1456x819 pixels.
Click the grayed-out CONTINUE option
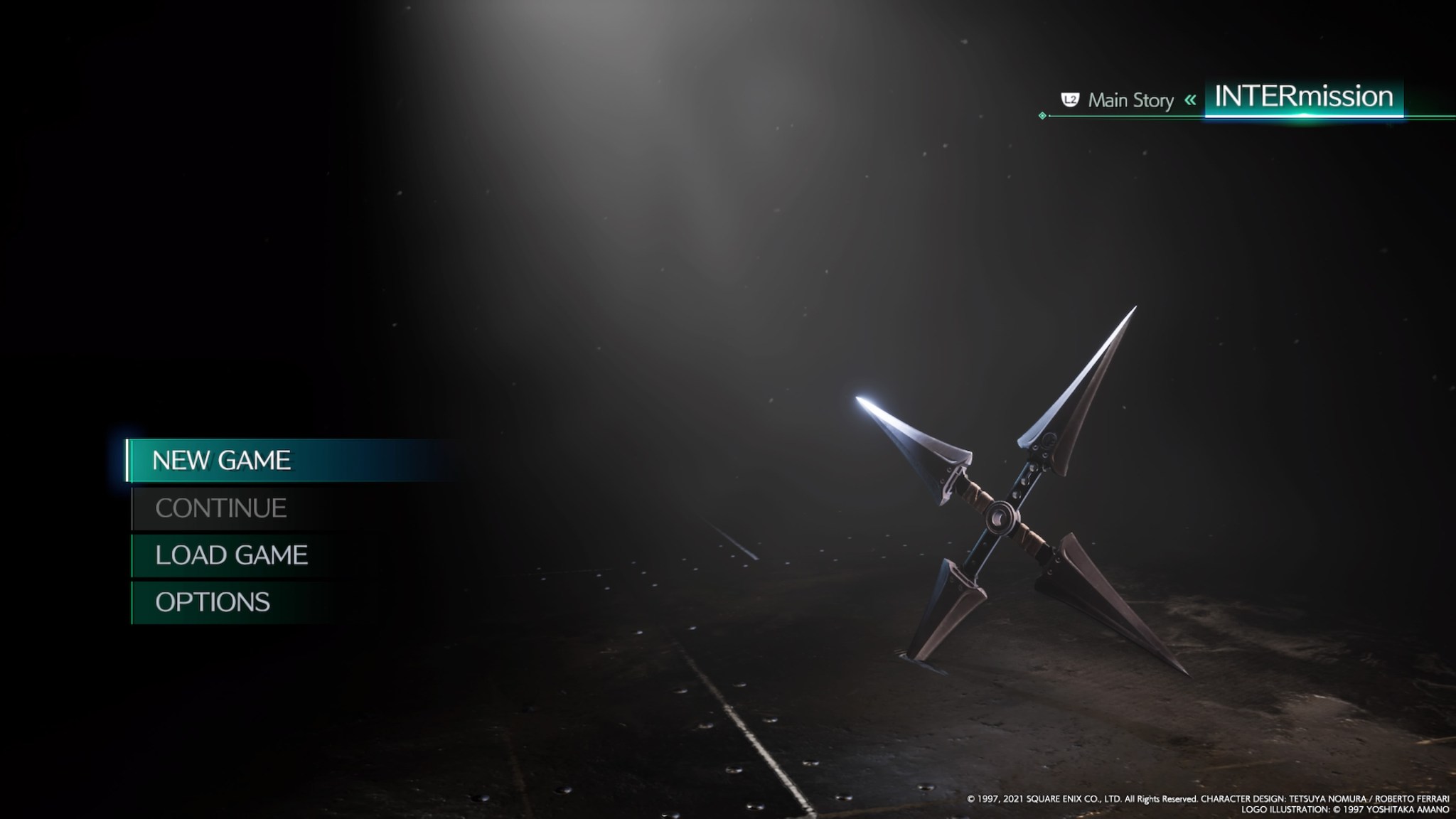[220, 508]
